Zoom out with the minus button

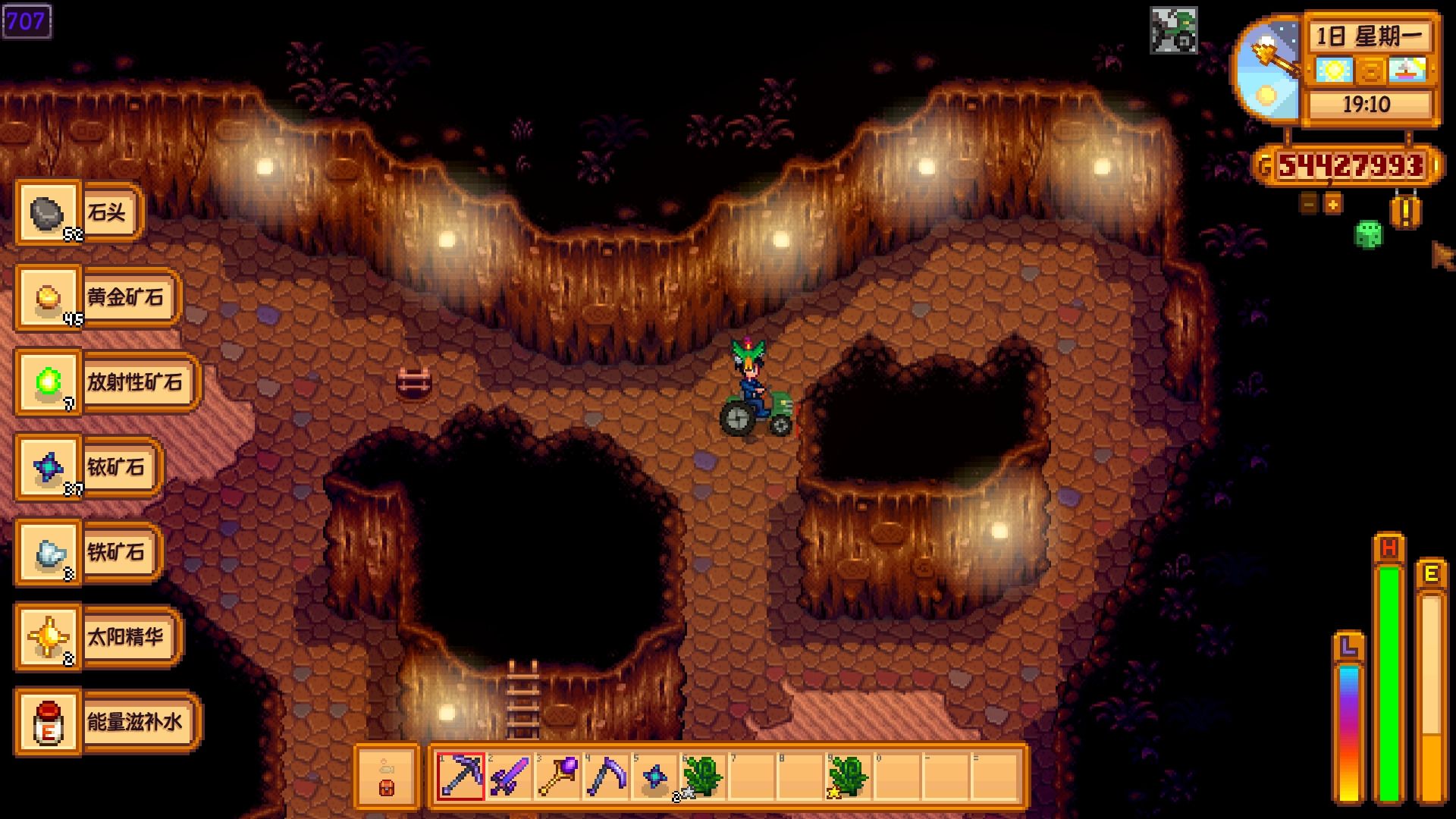coord(1309,203)
